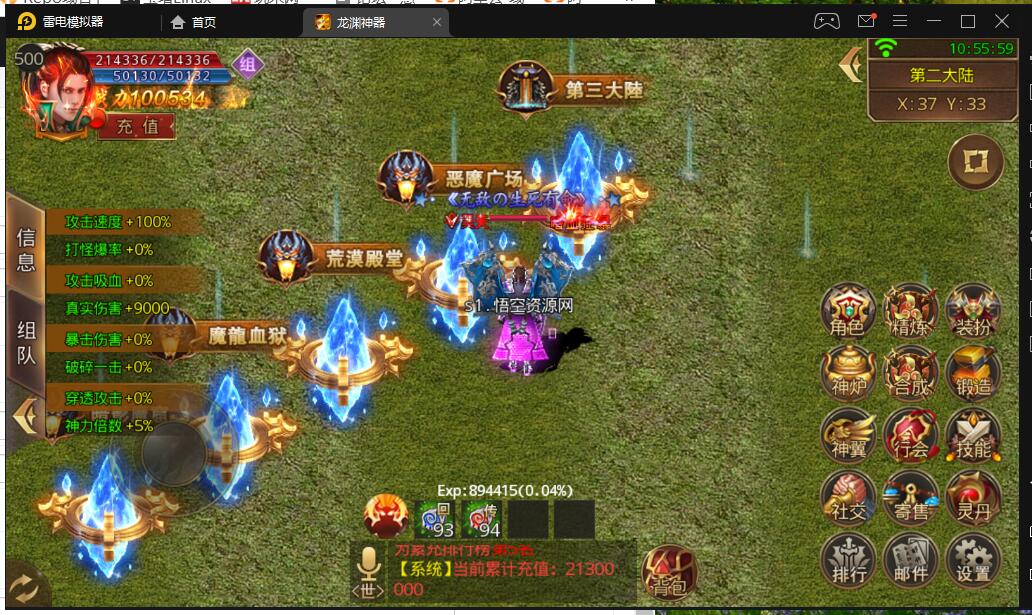Open the 设置 settings menu
Screen dimensions: 1032x615
tap(972, 560)
